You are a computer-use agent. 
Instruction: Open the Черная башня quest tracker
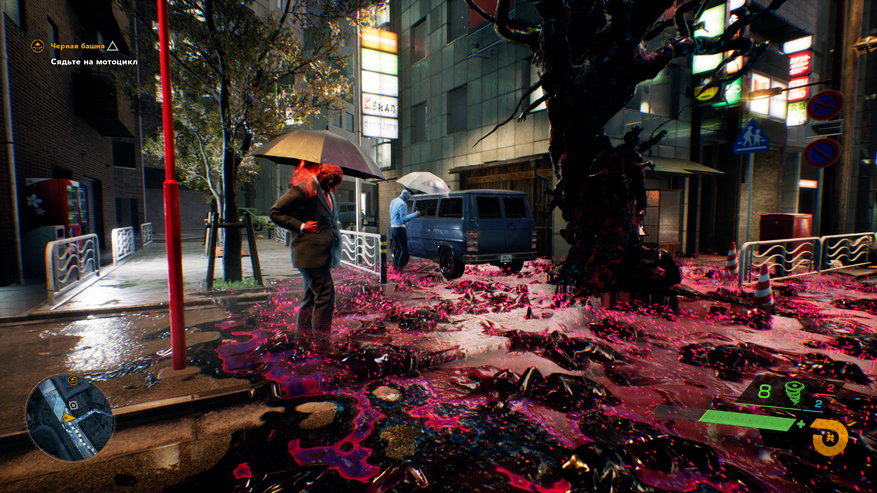click(76, 46)
